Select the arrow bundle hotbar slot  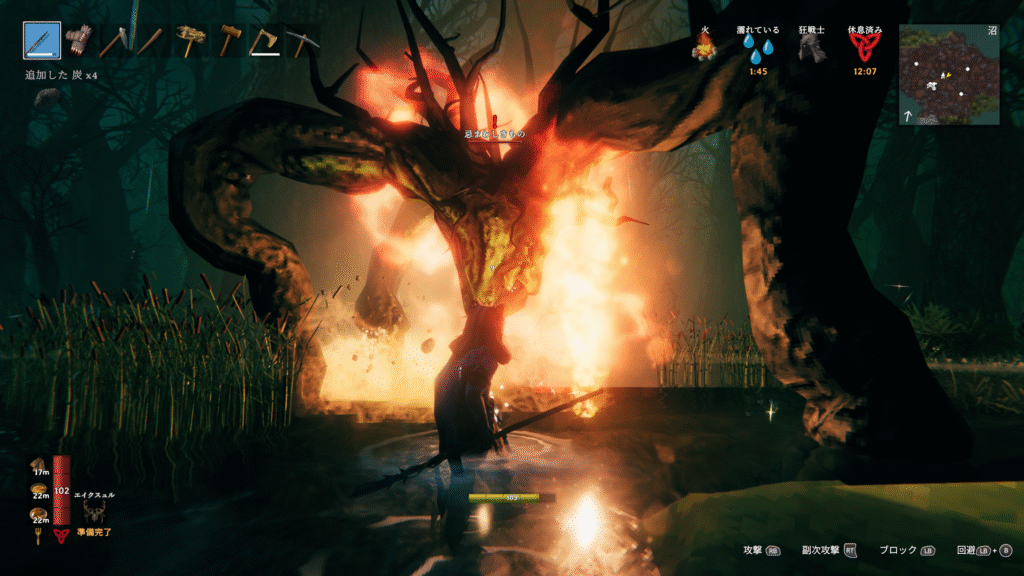[77, 41]
